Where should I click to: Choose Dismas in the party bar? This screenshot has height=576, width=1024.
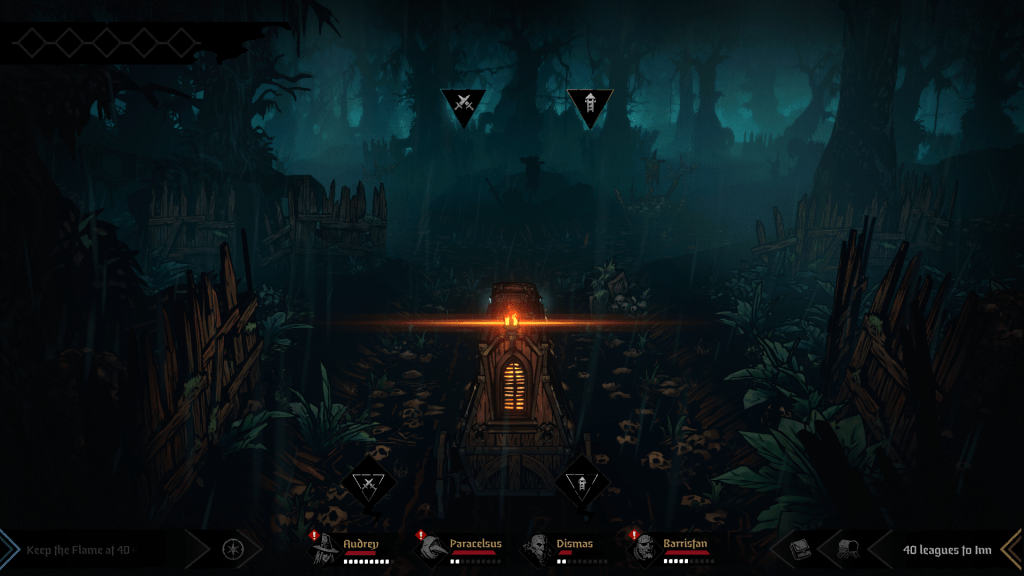[x=540, y=549]
